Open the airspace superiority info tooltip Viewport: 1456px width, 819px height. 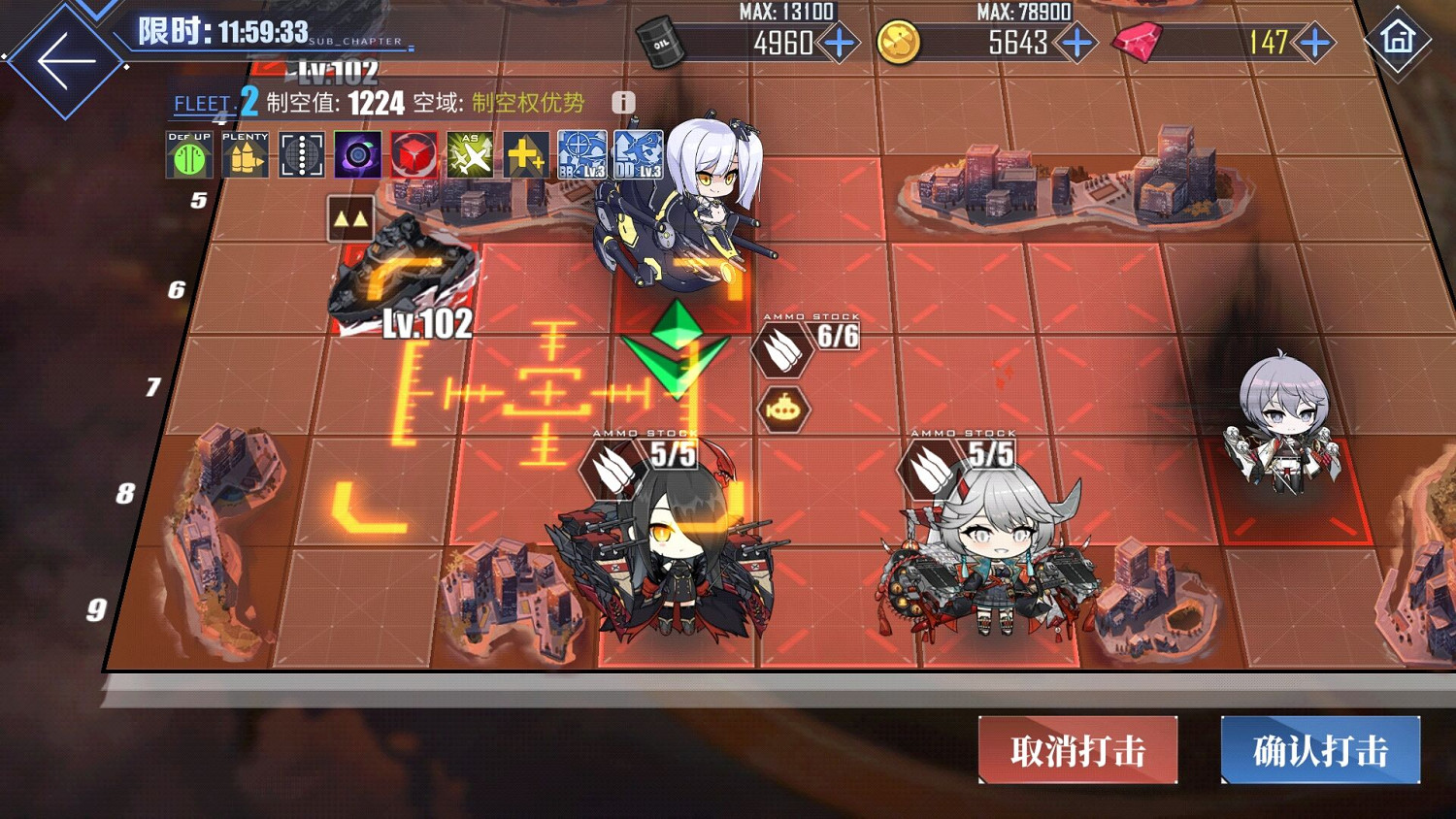pos(621,101)
